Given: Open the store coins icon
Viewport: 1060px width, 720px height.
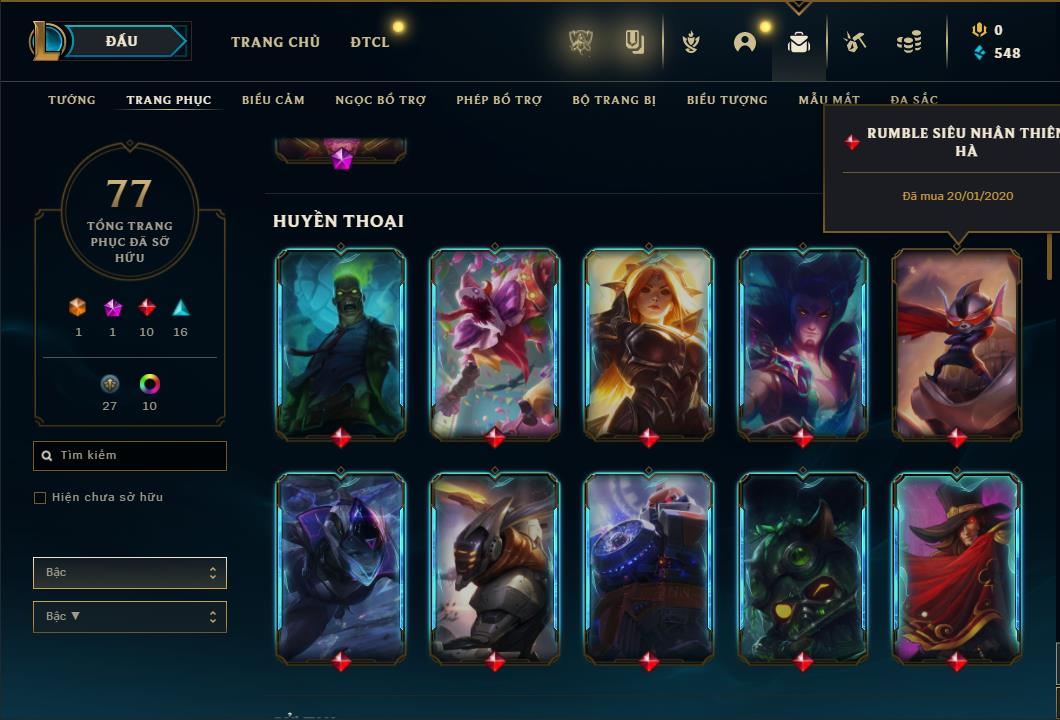Looking at the screenshot, I should coord(908,42).
